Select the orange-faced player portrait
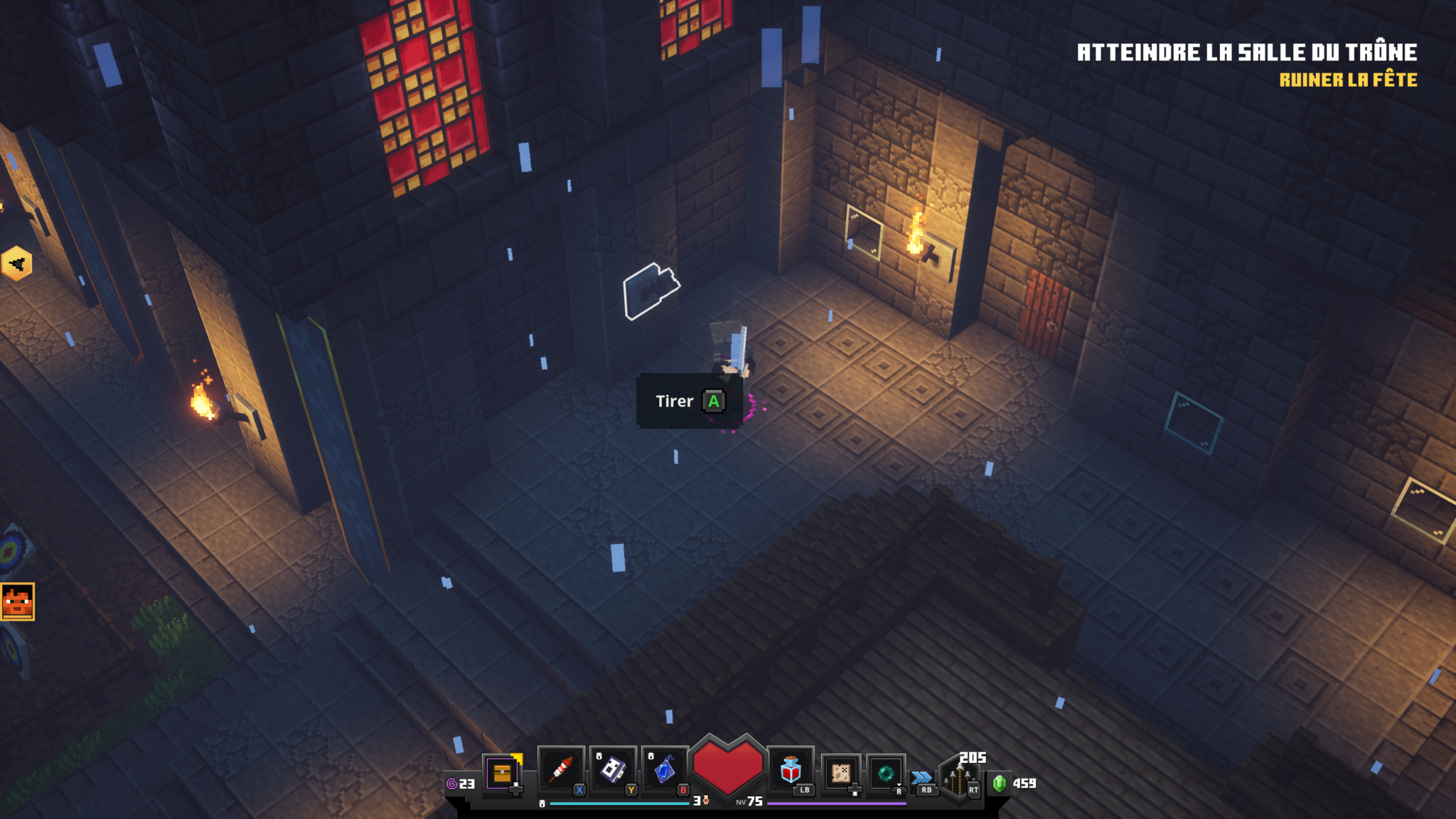 point(17,601)
